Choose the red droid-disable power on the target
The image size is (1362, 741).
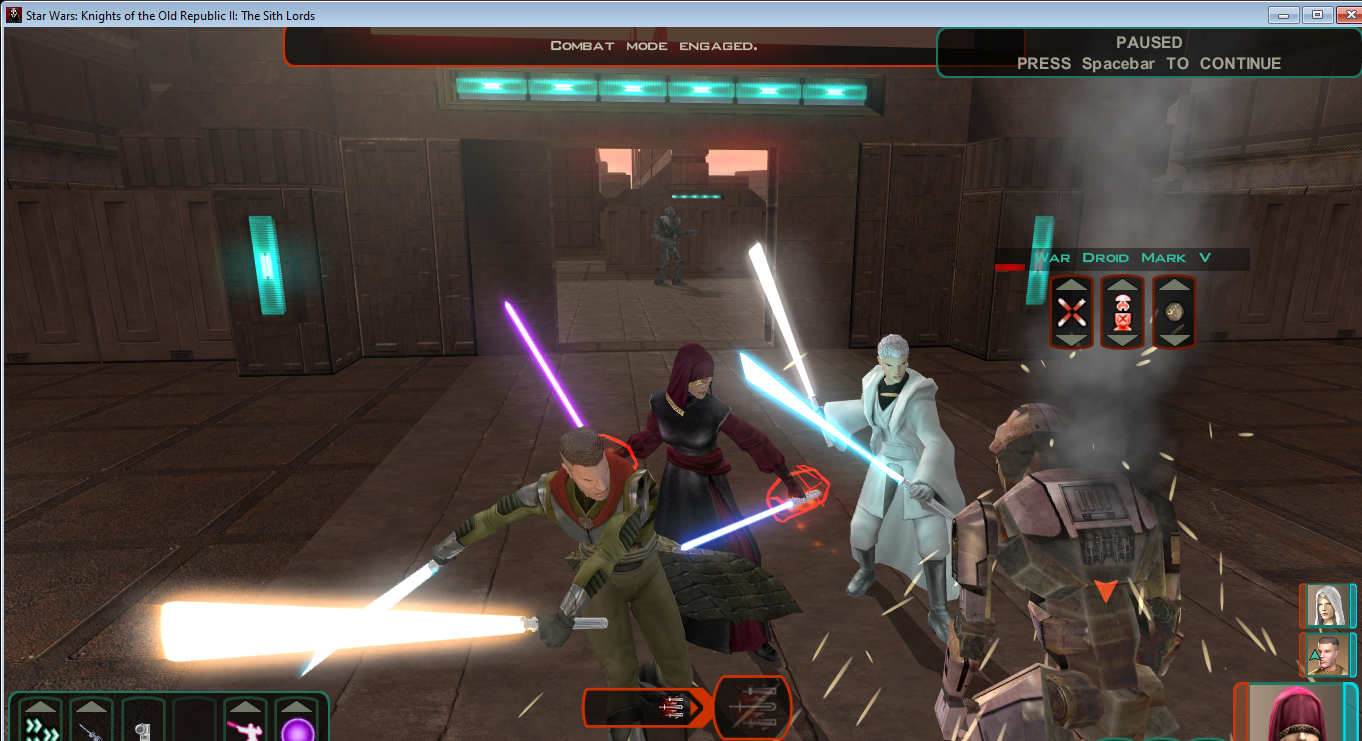[x=1123, y=312]
